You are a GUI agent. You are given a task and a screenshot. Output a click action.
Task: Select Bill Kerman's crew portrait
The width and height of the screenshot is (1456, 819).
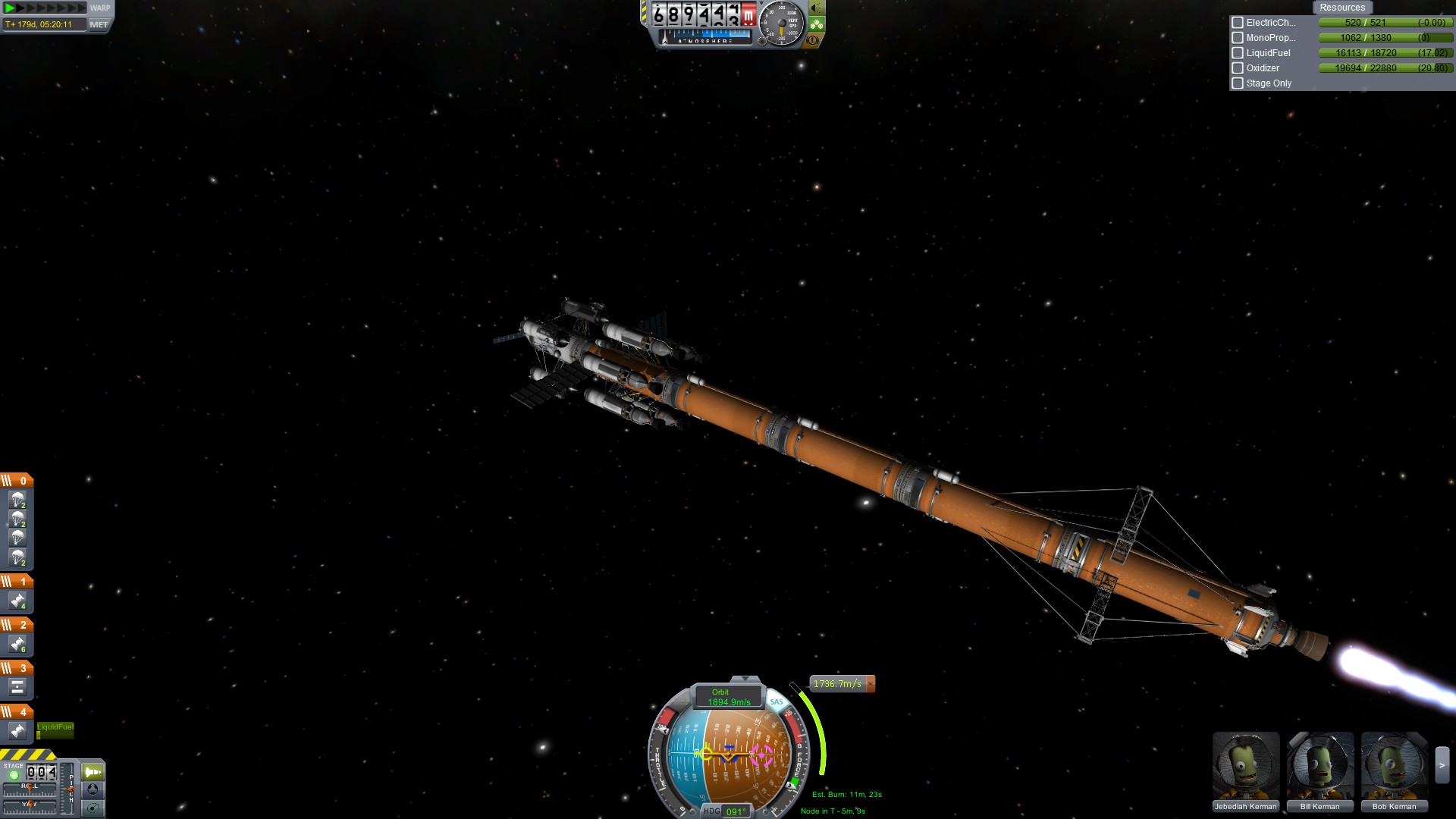pos(1319,766)
